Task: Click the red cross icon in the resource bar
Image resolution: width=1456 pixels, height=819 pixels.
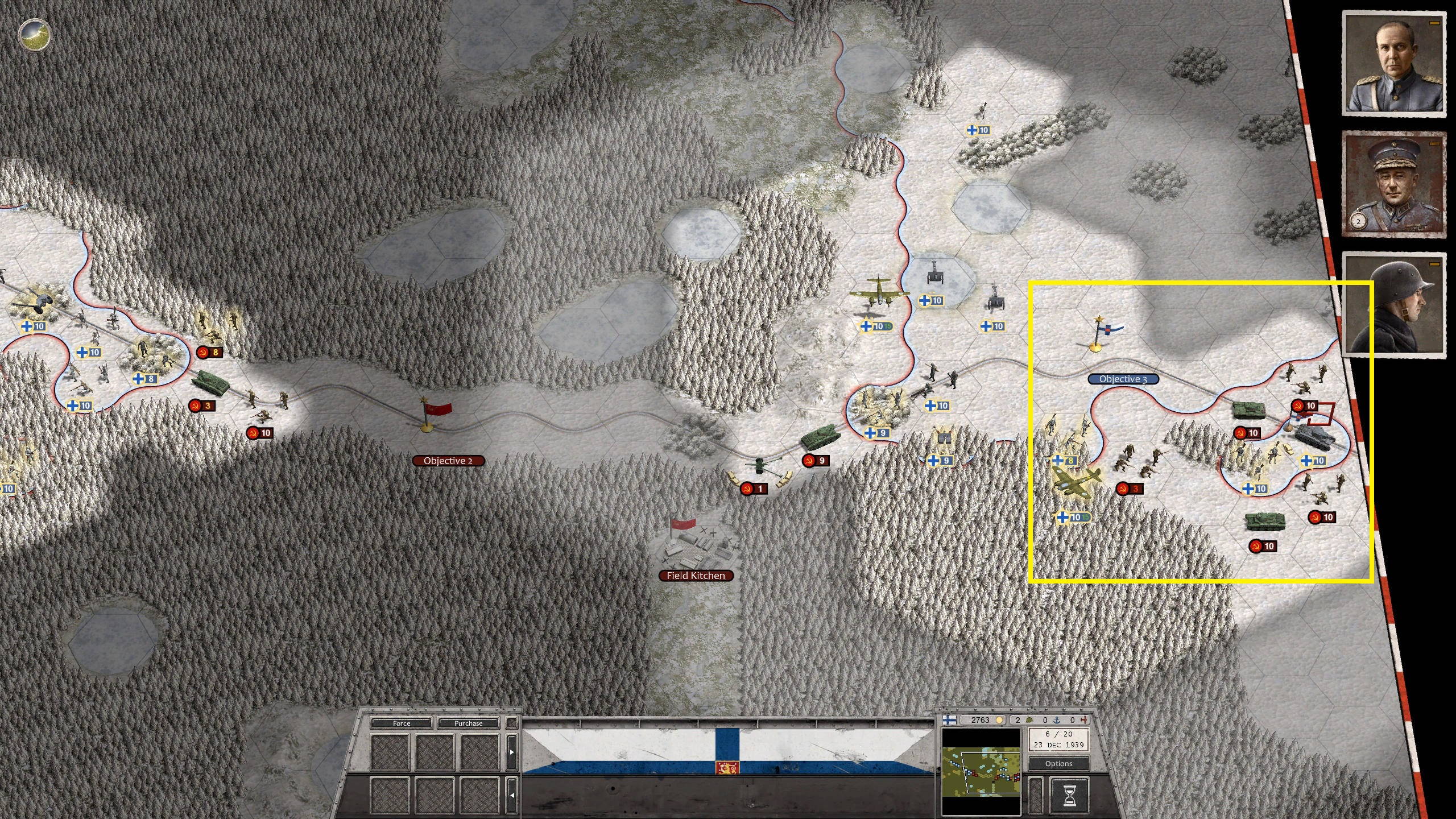Action: click(1085, 720)
